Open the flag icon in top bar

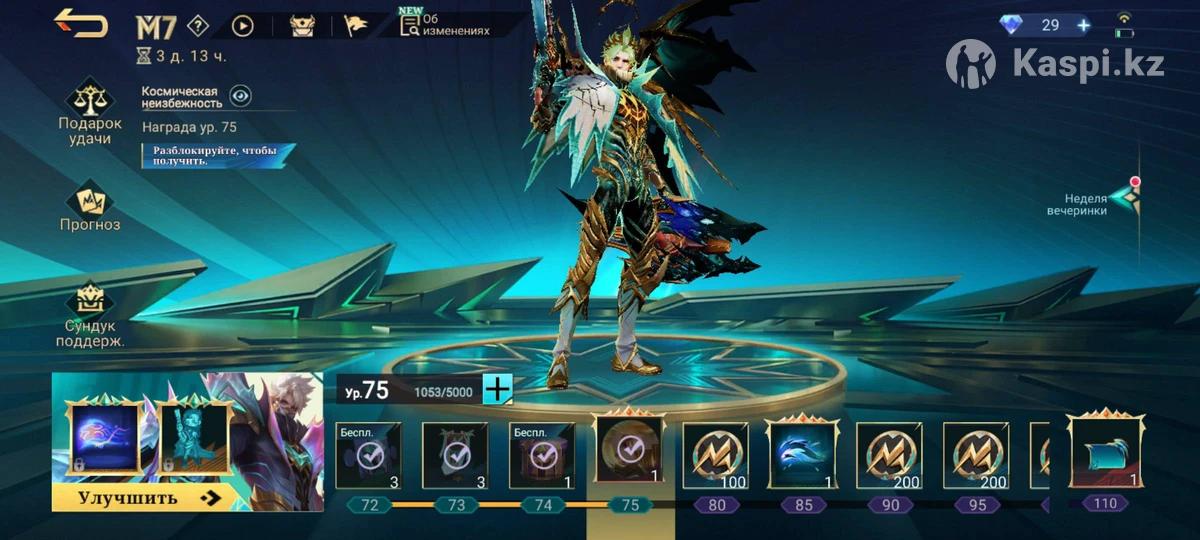[357, 26]
